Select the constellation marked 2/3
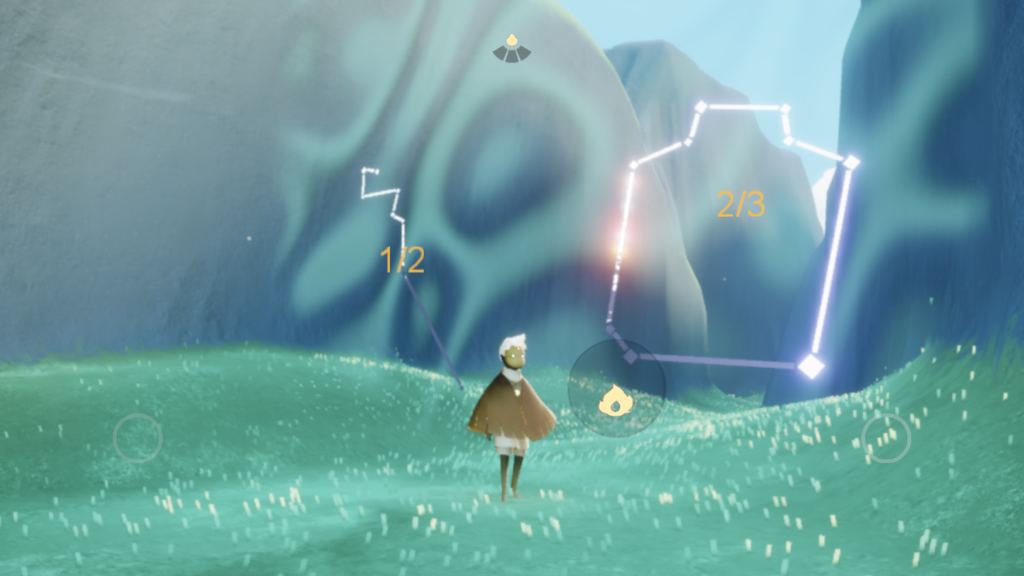This screenshot has width=1024, height=576. click(740, 205)
